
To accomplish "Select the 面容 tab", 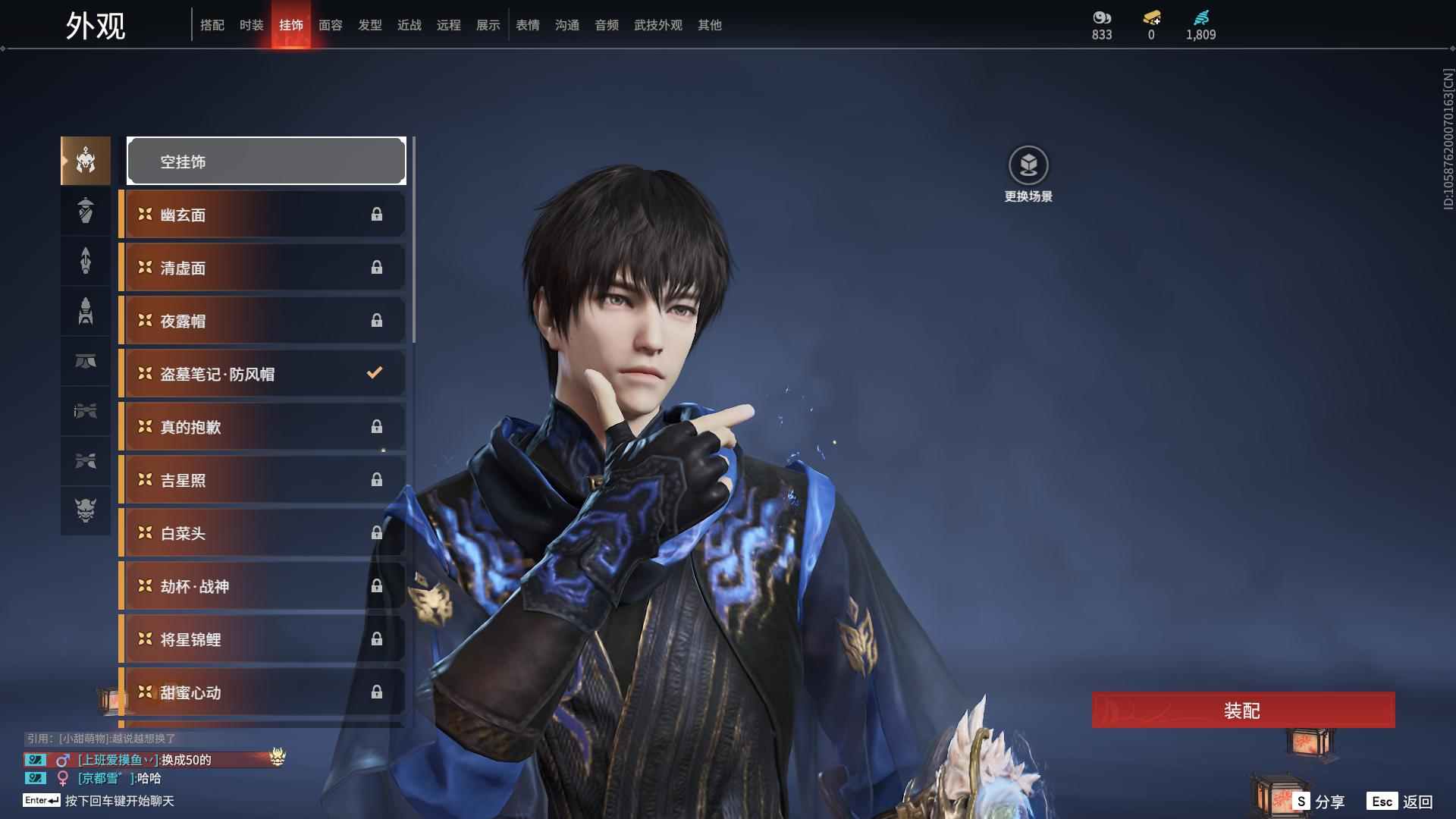I will point(330,25).
